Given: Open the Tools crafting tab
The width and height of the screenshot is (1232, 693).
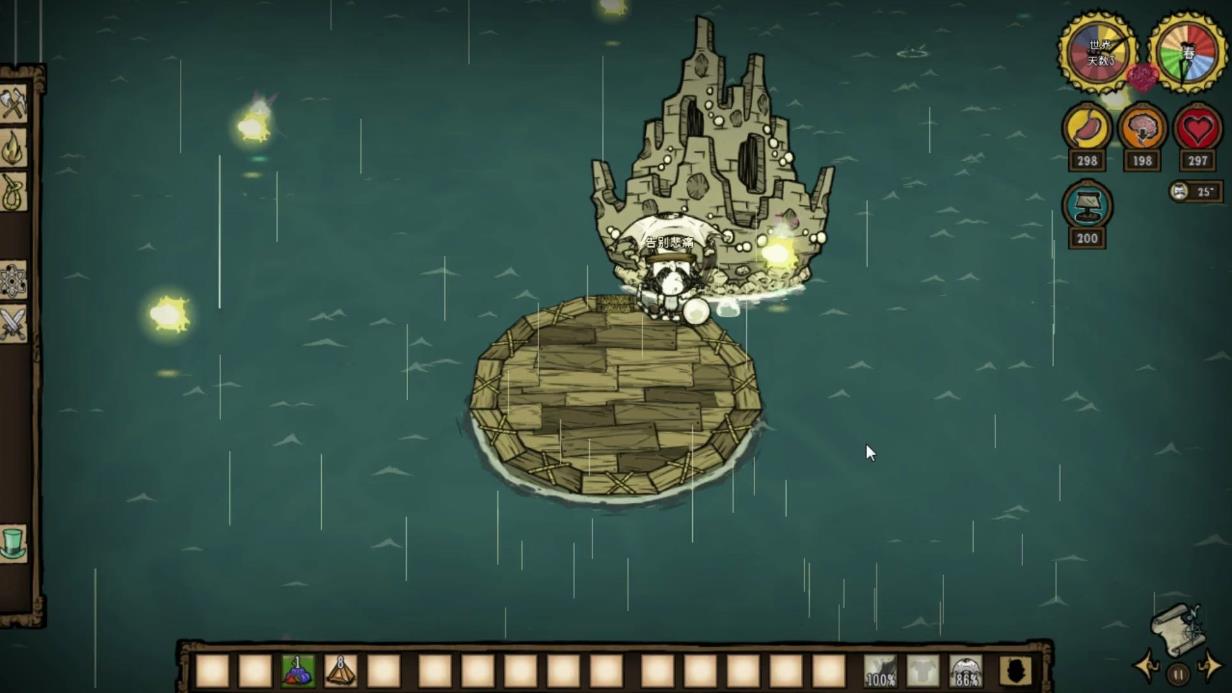Looking at the screenshot, I should click(x=13, y=104).
